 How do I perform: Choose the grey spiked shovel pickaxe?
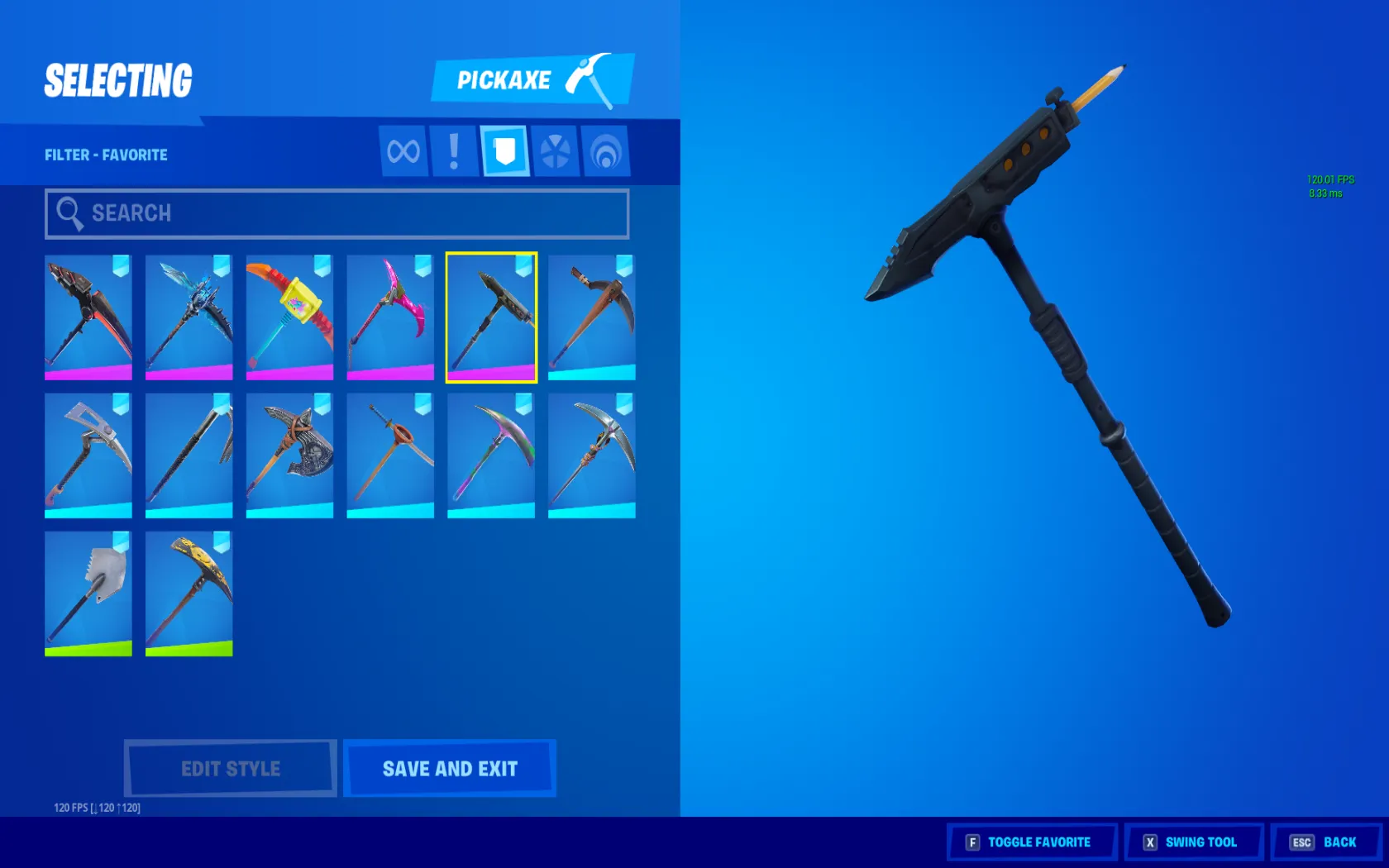(88, 594)
